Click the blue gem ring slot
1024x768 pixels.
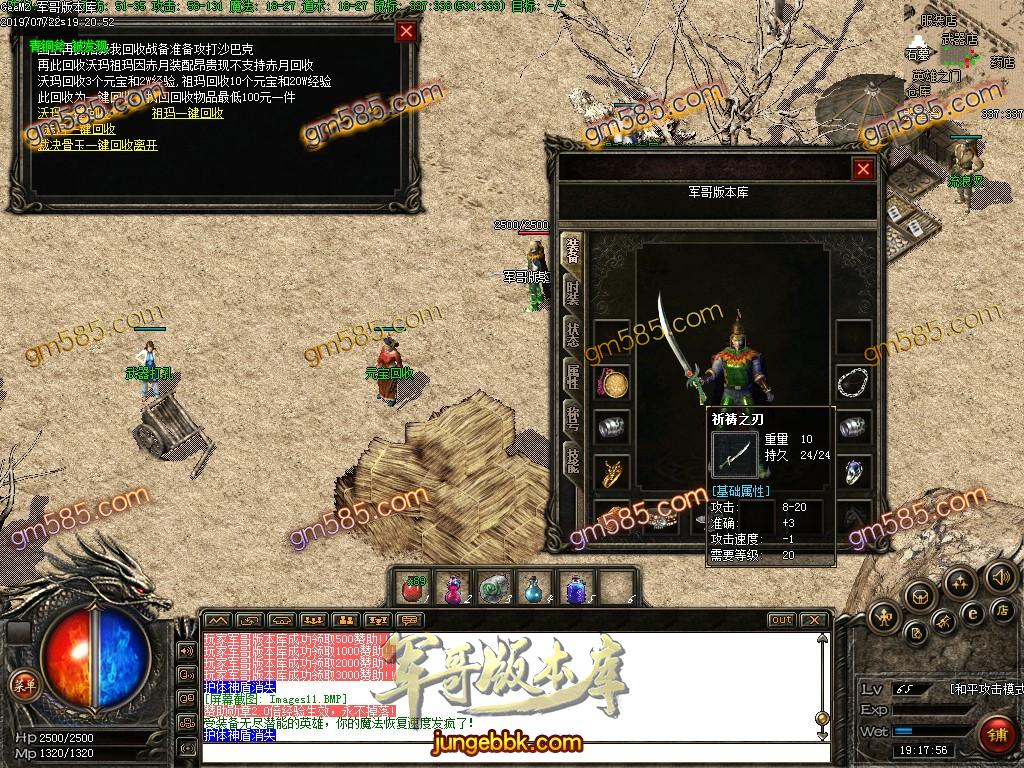852,471
